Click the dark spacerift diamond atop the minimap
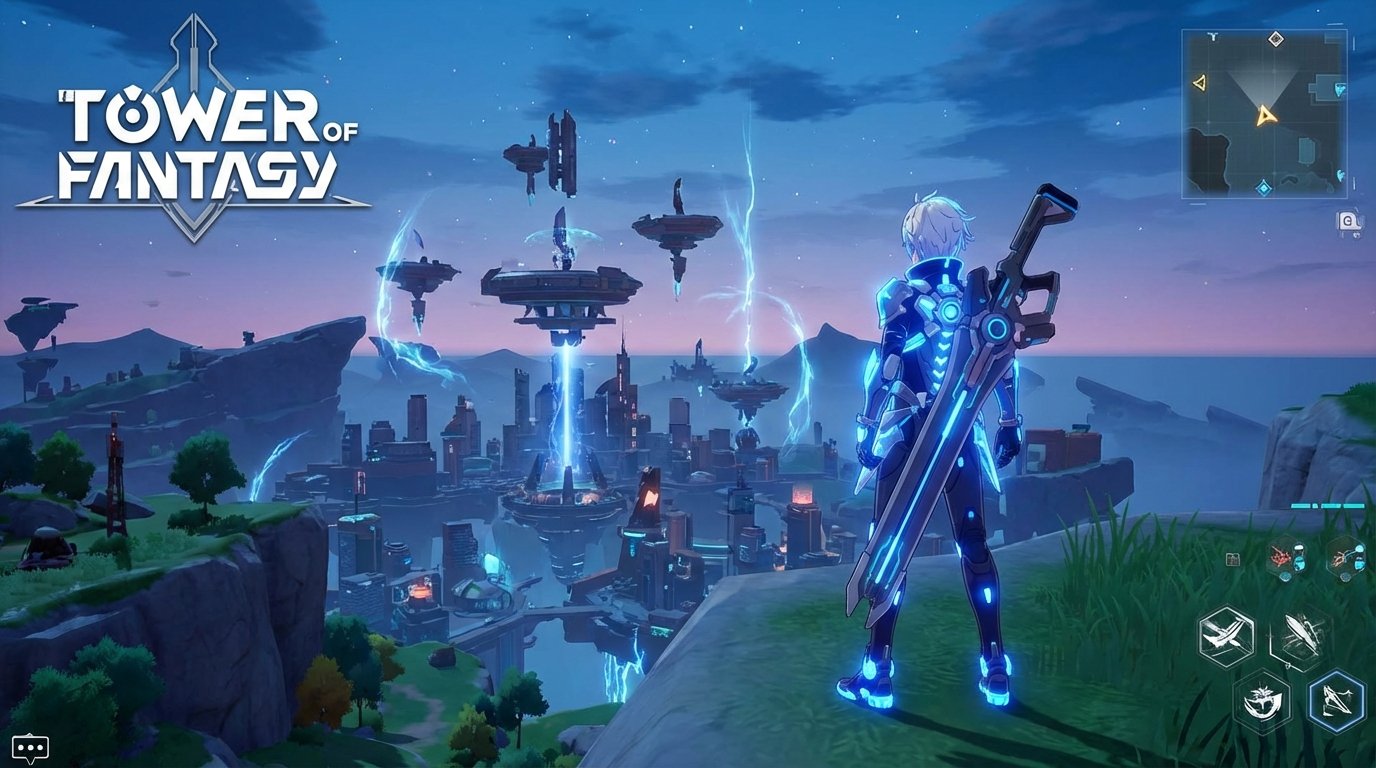 tap(1276, 38)
